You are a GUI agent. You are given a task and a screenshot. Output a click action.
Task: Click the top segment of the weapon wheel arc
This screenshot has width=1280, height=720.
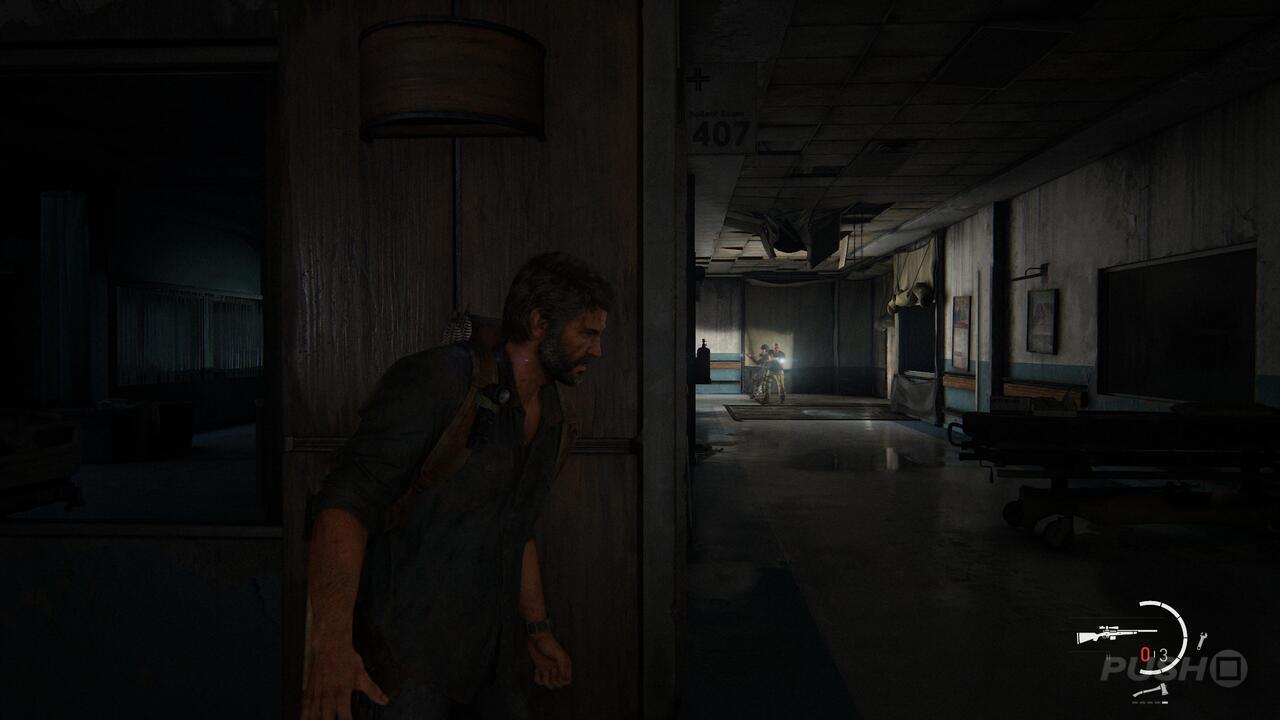(x=1153, y=603)
